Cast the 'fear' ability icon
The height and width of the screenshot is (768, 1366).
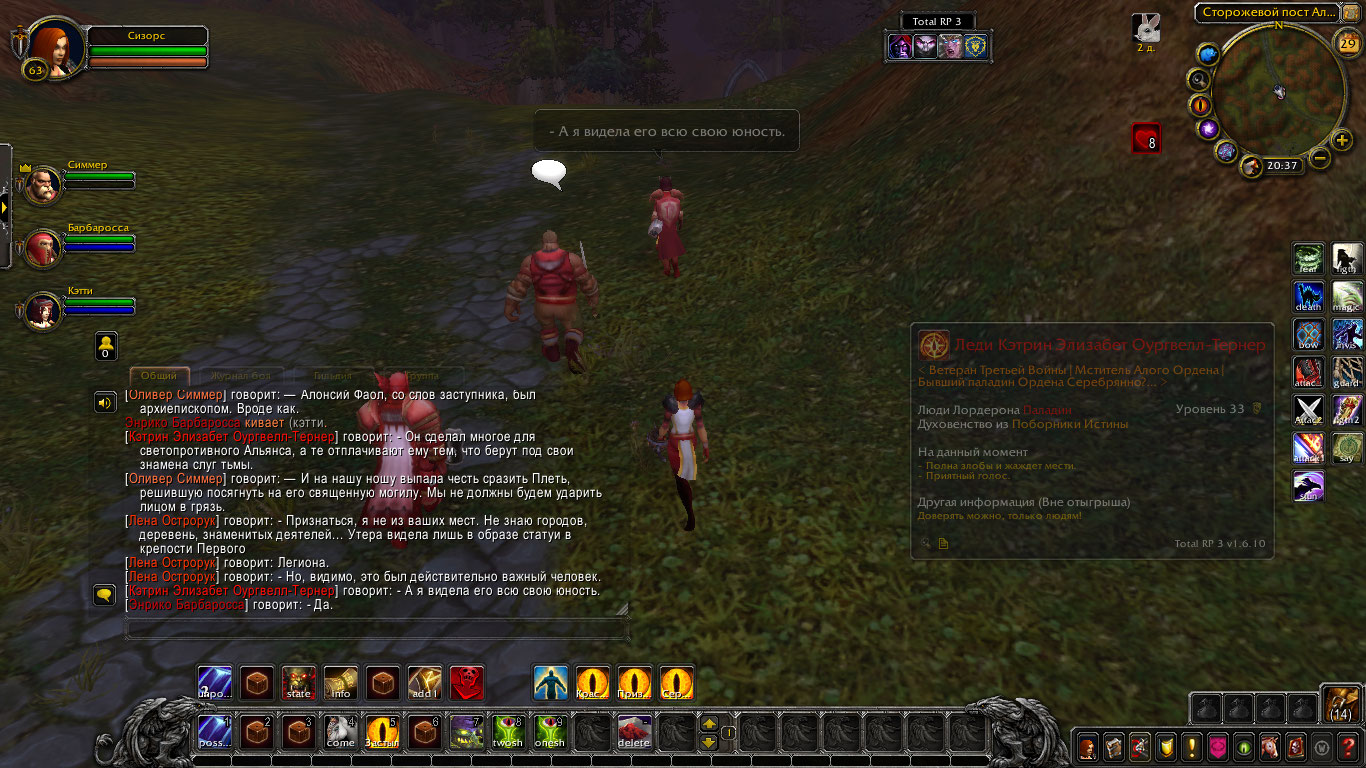pyautogui.click(x=1309, y=259)
